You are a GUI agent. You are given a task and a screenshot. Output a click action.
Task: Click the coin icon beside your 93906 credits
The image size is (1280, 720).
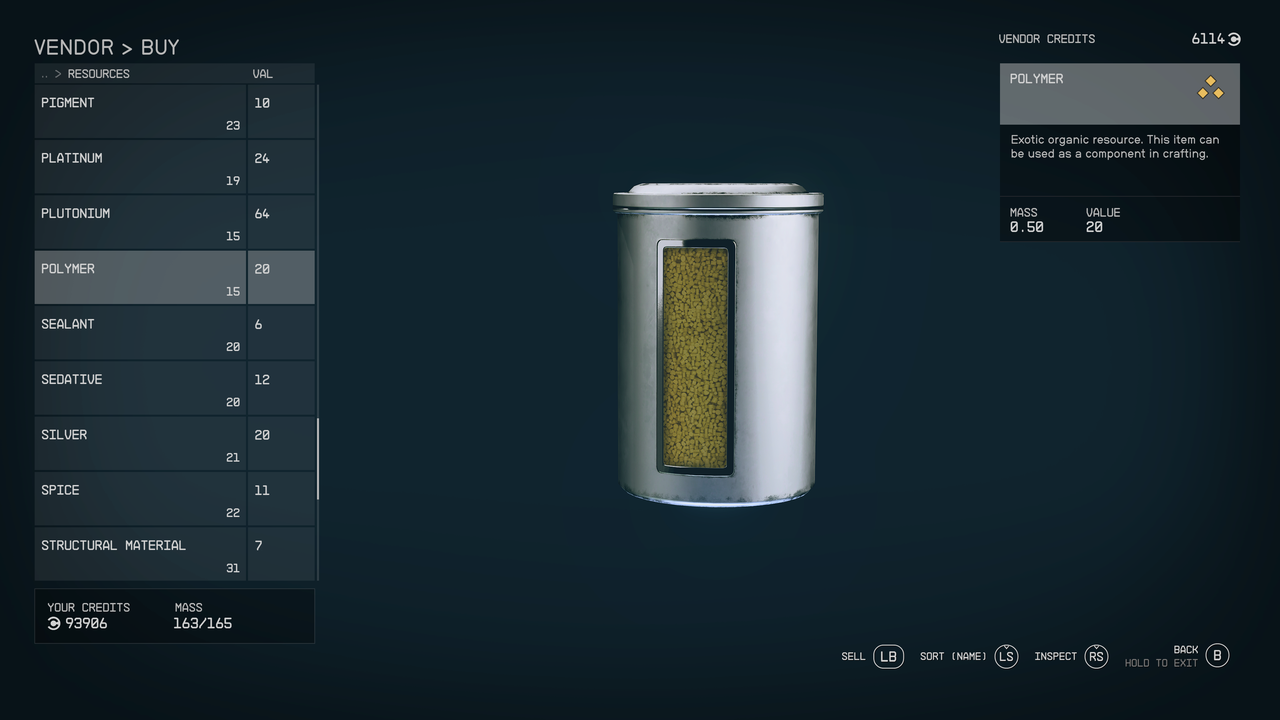pyautogui.click(x=54, y=623)
